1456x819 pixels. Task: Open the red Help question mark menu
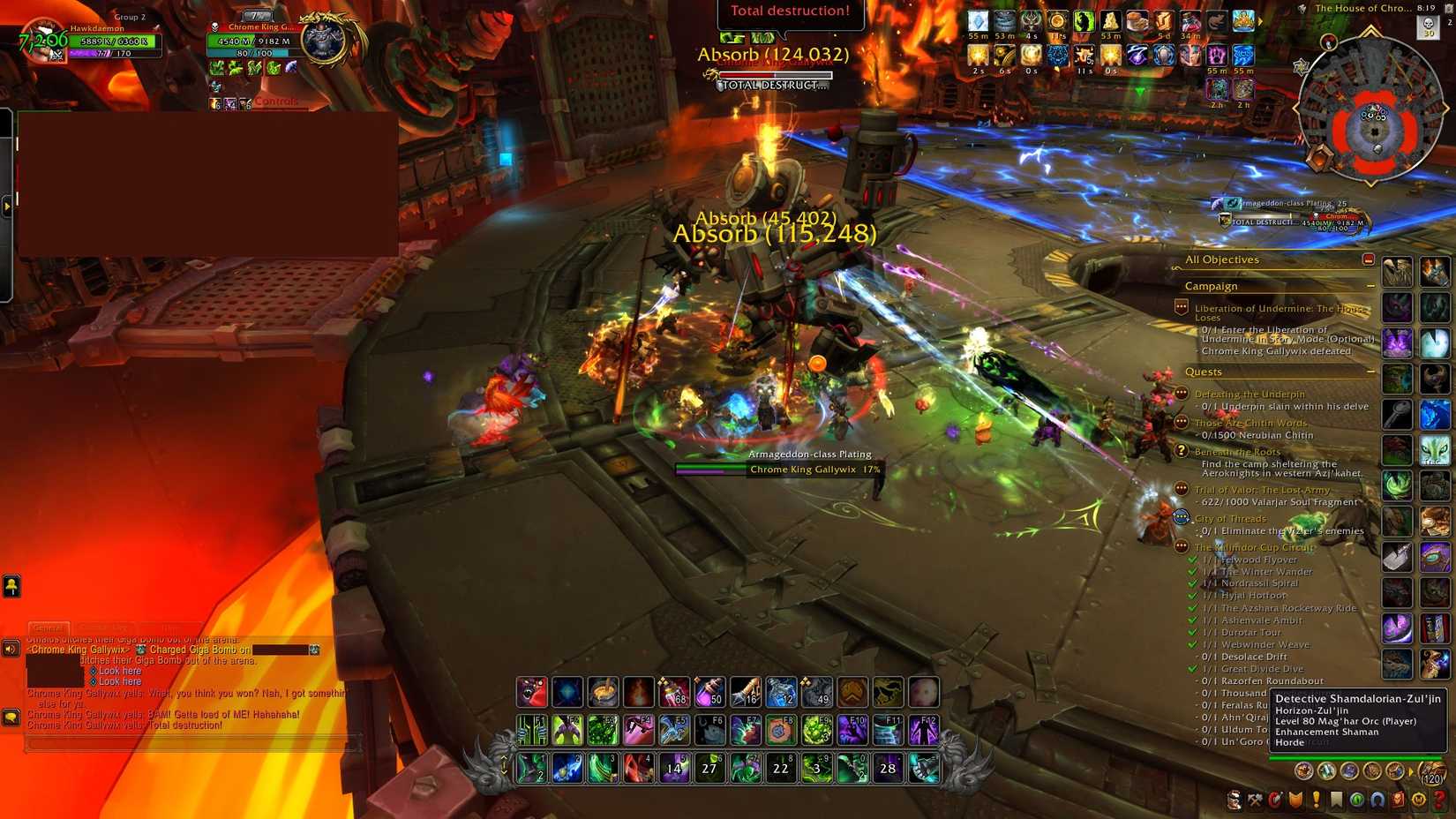1437,800
